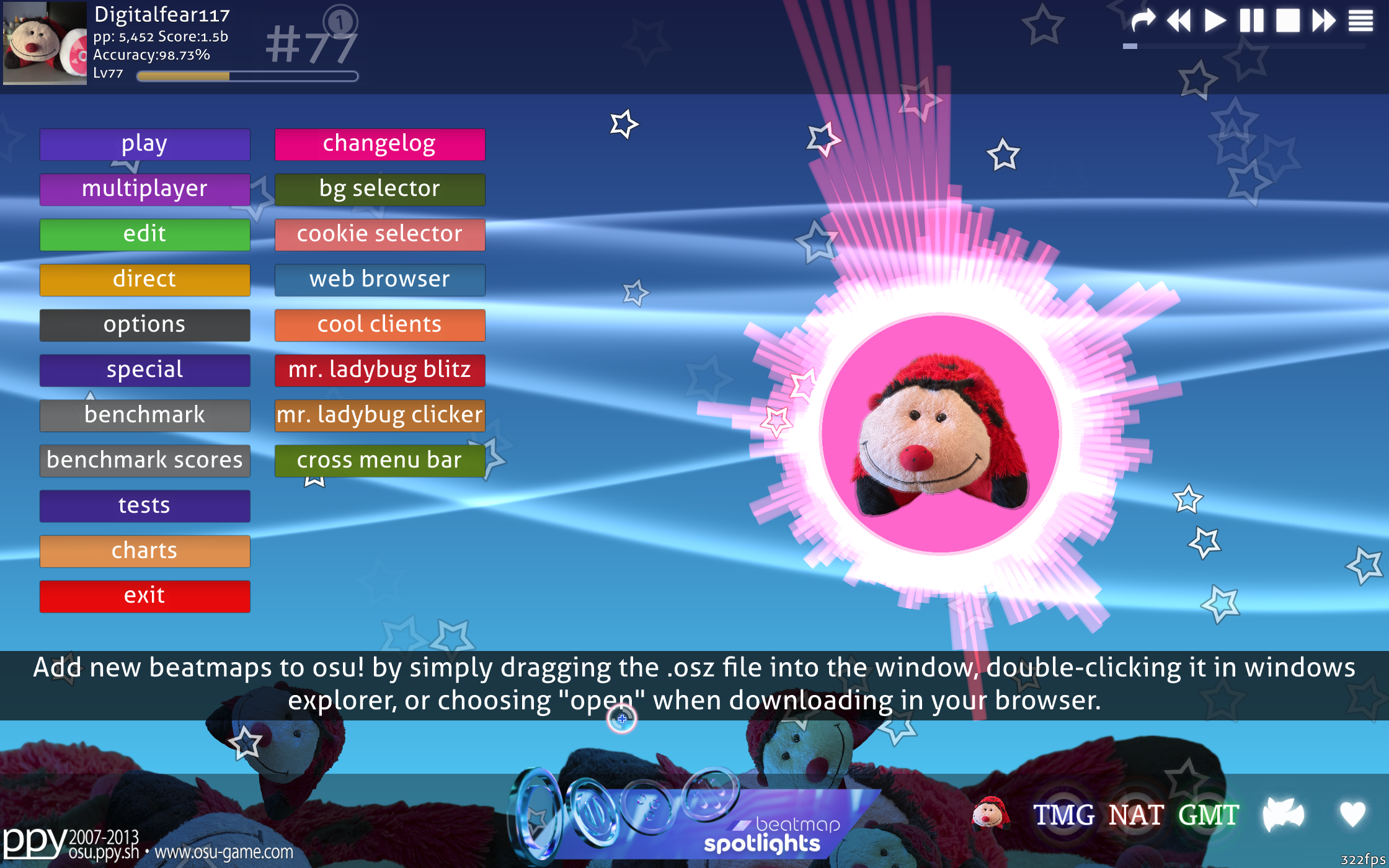Exit the game with the red button
Screen dimensions: 1389x868
(144, 596)
